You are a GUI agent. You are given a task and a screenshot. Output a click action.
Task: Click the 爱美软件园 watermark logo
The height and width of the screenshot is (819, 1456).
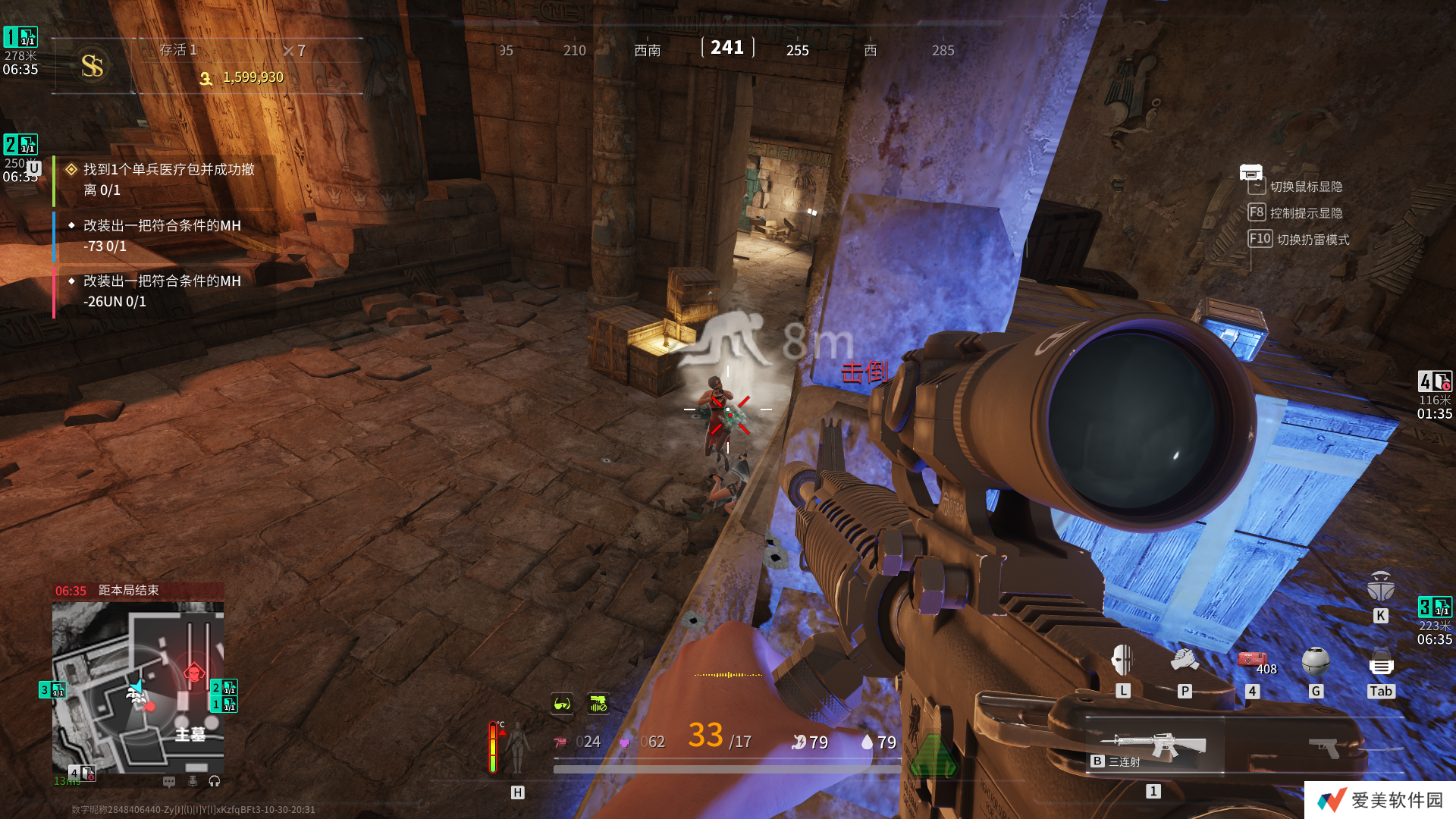click(x=1380, y=800)
